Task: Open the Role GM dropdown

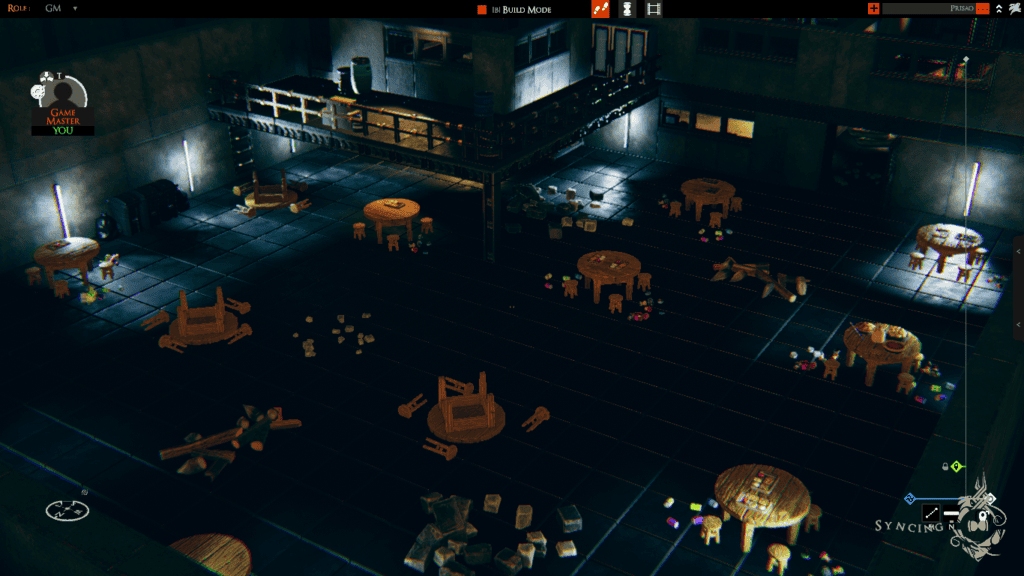Action: pos(75,9)
